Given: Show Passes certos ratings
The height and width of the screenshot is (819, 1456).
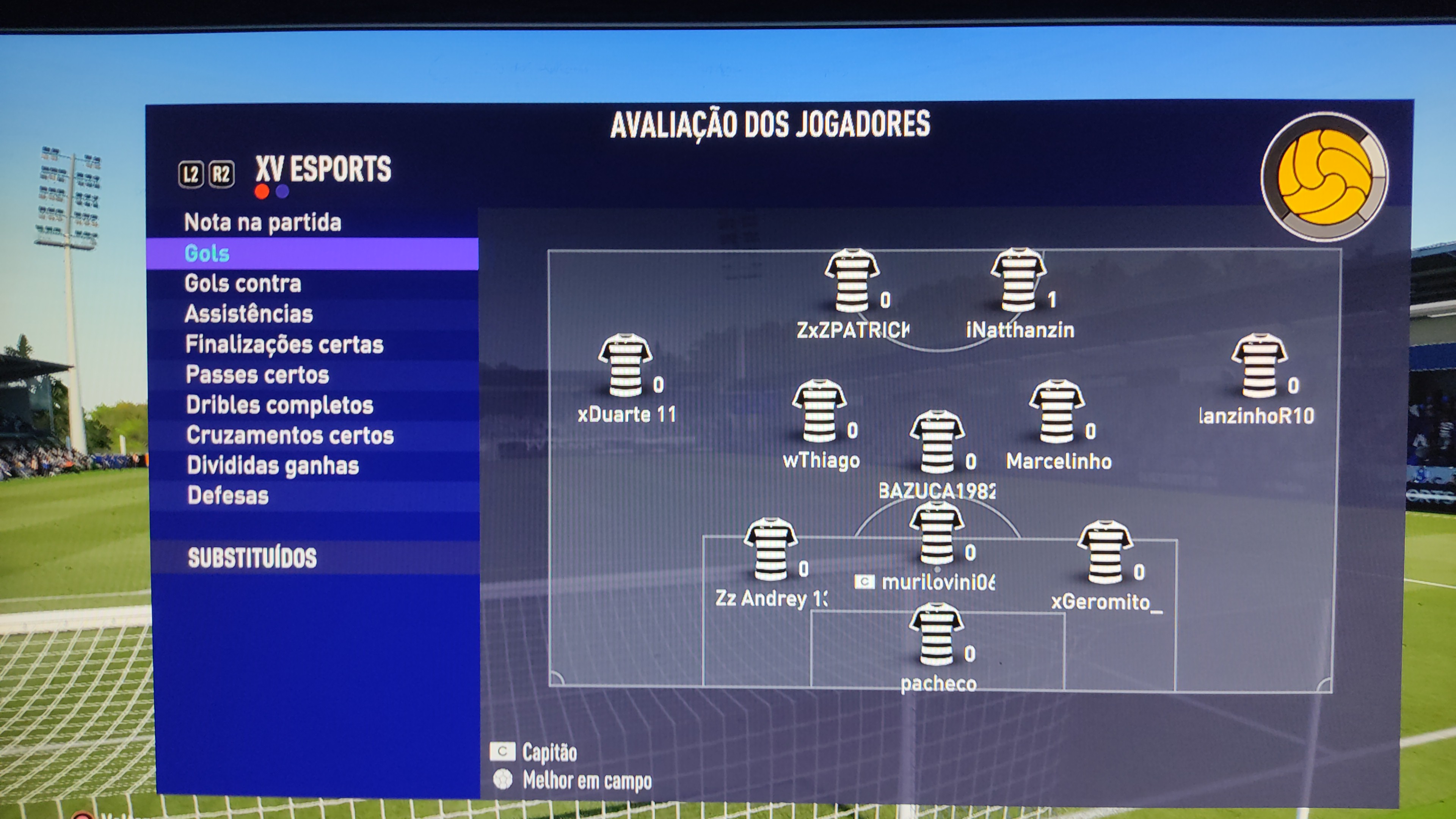Looking at the screenshot, I should coord(257,375).
